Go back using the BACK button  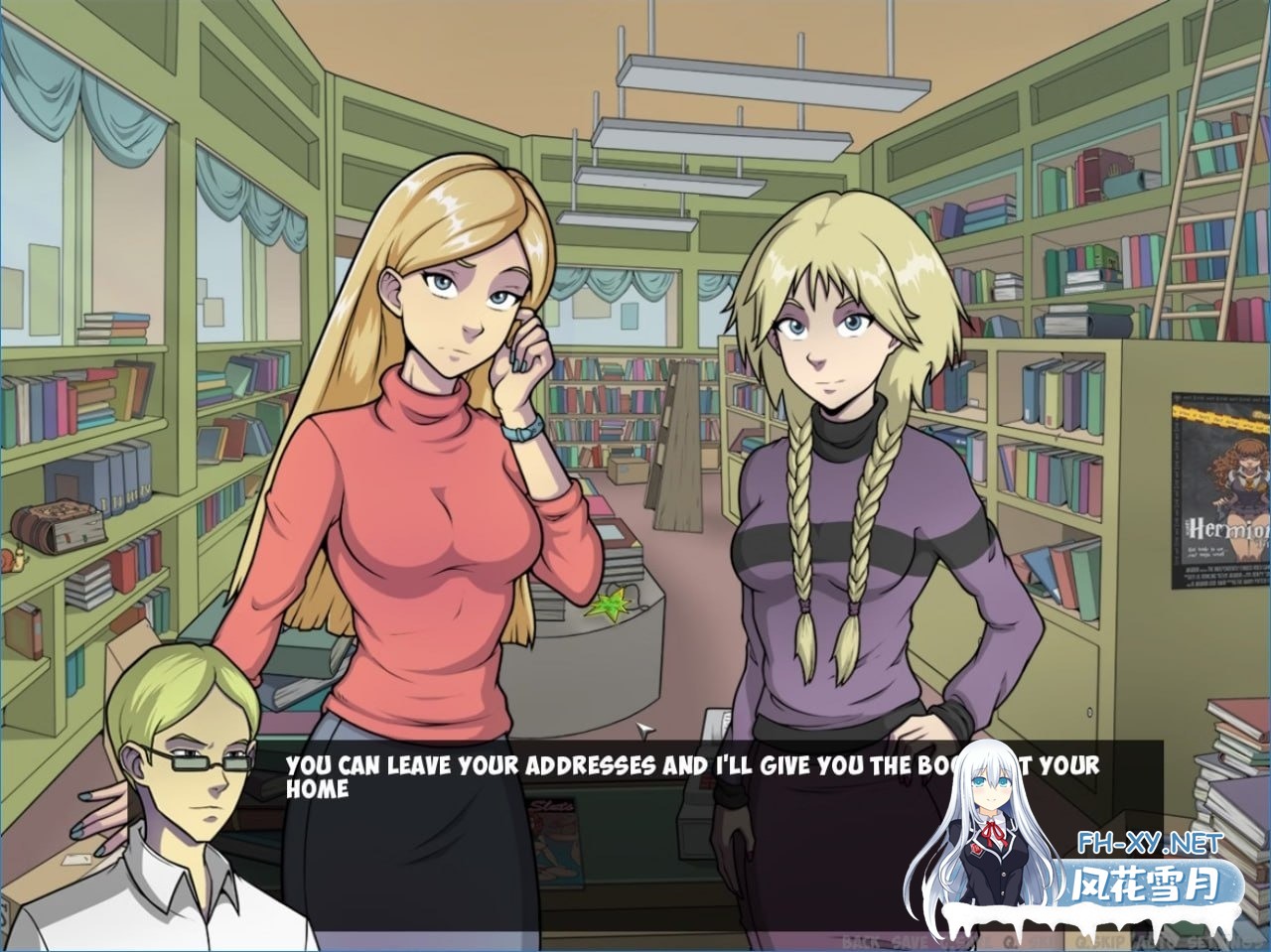(x=858, y=940)
